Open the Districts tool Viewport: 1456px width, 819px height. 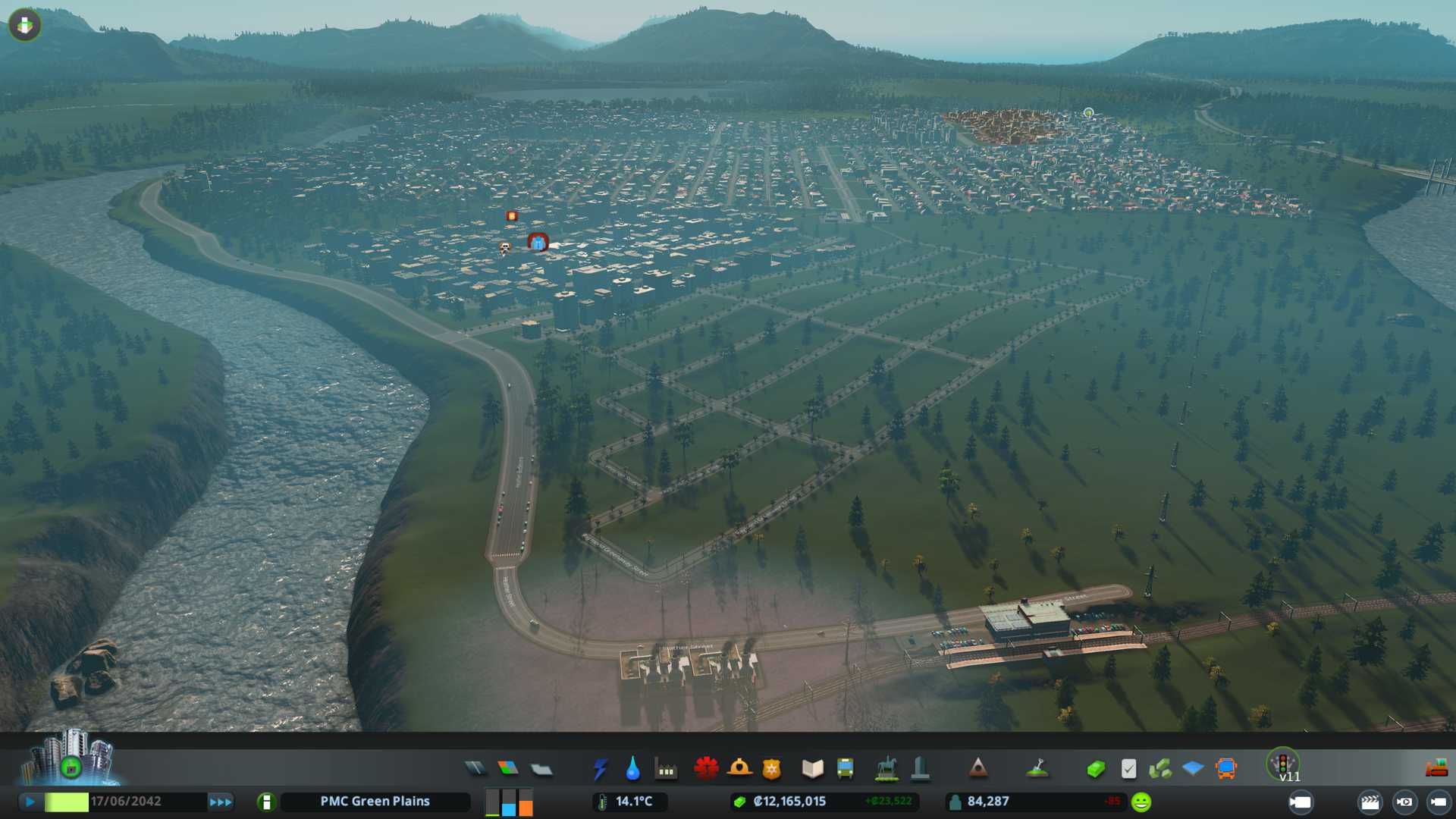[x=541, y=769]
